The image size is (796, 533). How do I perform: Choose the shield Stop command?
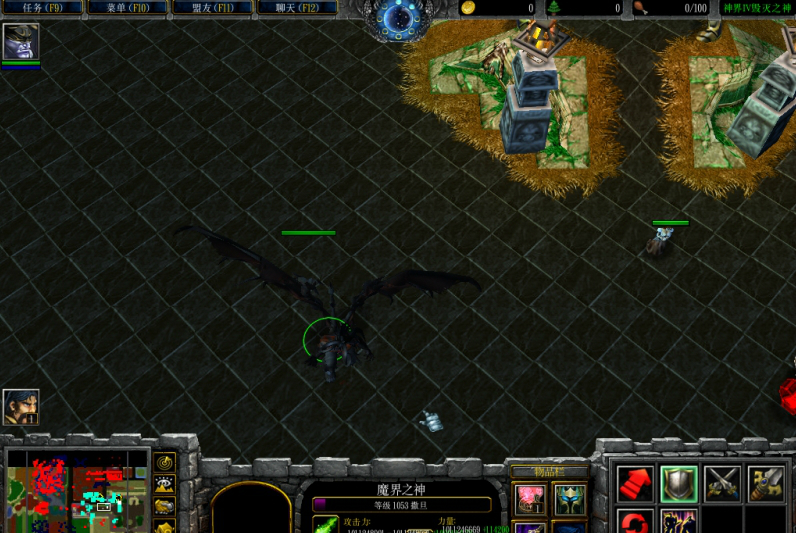tap(678, 484)
